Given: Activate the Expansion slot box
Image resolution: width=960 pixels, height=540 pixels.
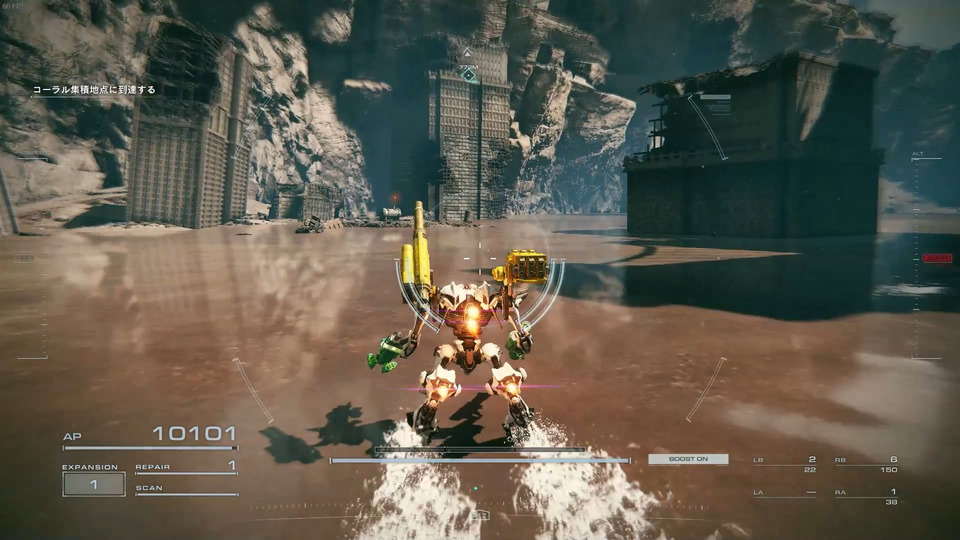Looking at the screenshot, I should tap(94, 484).
